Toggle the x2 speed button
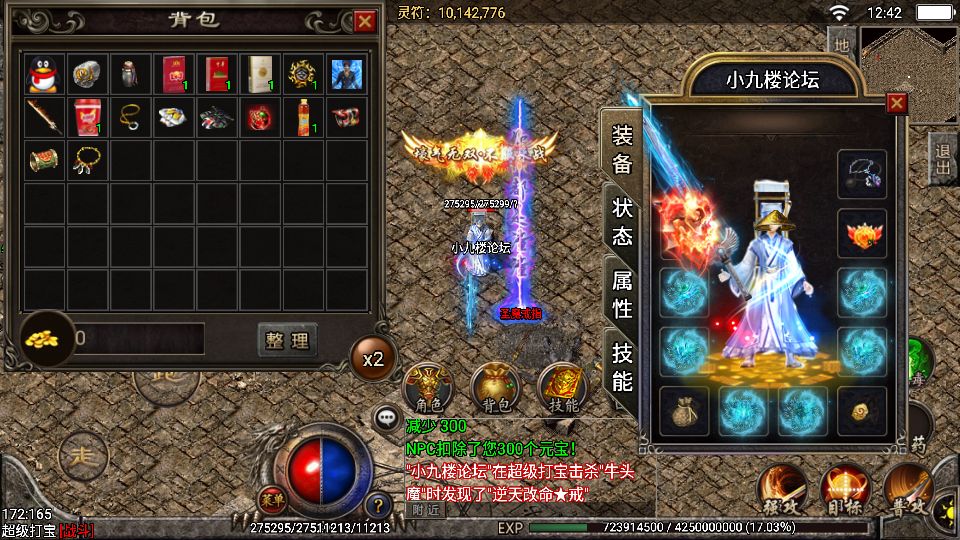 pos(374,360)
